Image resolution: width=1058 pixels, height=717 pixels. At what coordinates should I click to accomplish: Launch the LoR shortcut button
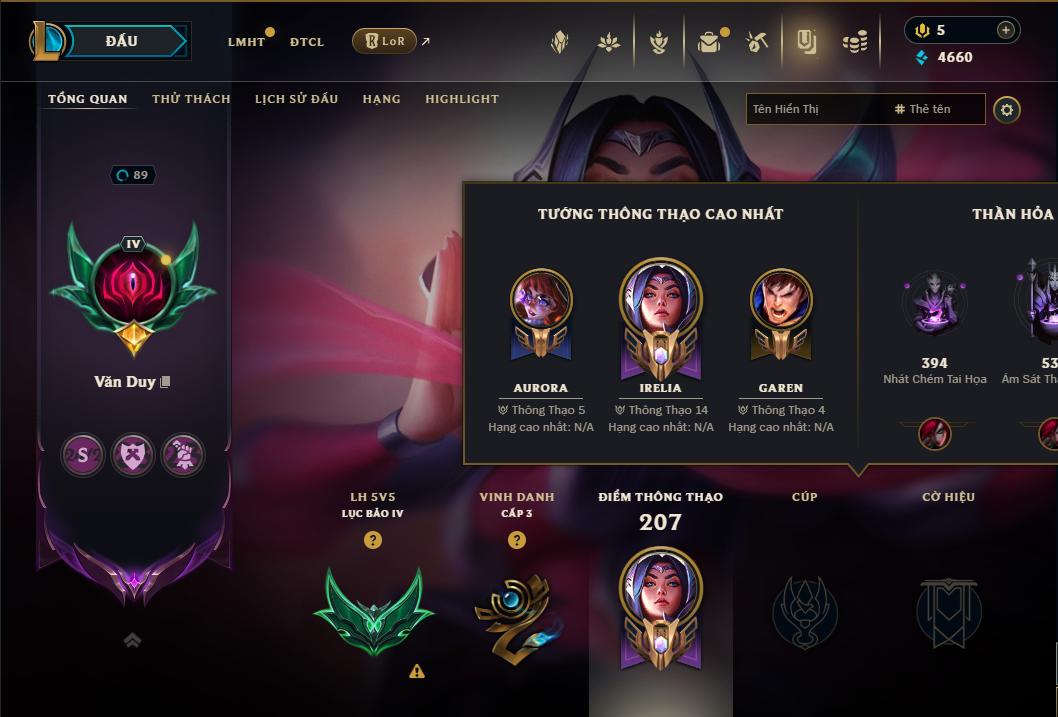pos(384,41)
